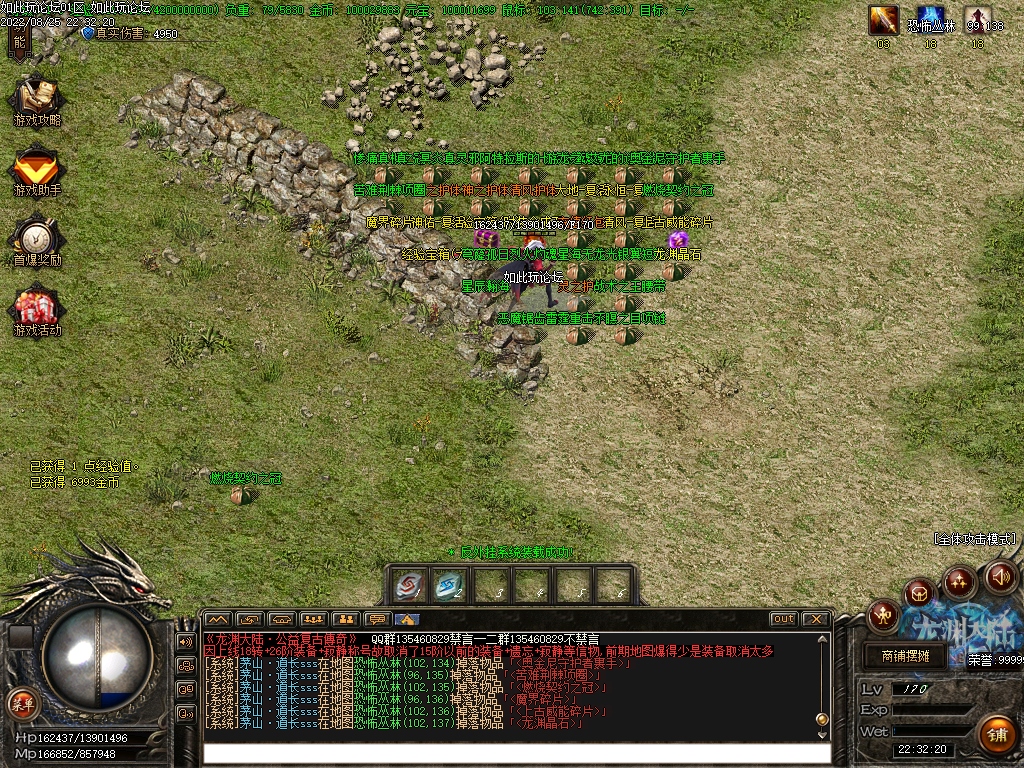Click the chat text input box
1024x768 pixels.
tap(515, 753)
